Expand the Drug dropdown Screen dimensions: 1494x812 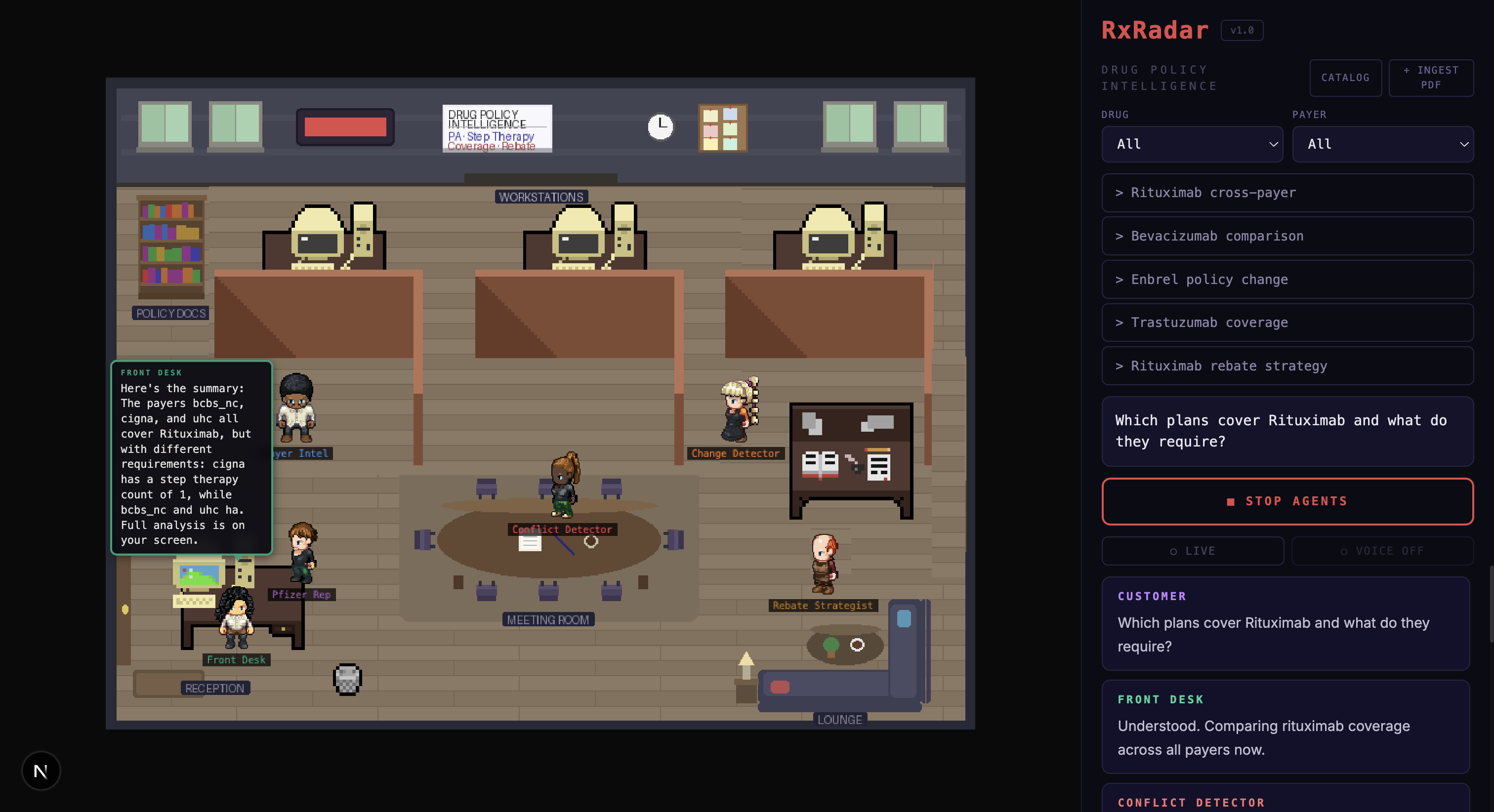[x=1192, y=144]
